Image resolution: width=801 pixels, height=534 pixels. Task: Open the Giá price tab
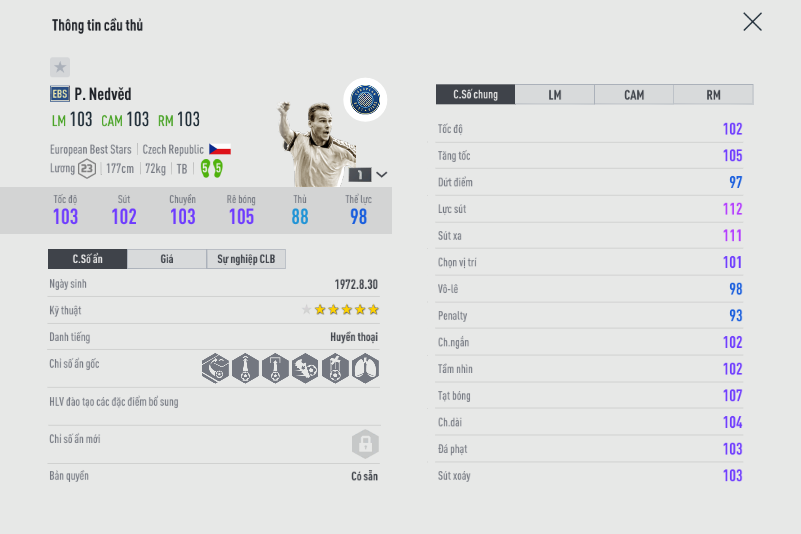click(x=167, y=259)
